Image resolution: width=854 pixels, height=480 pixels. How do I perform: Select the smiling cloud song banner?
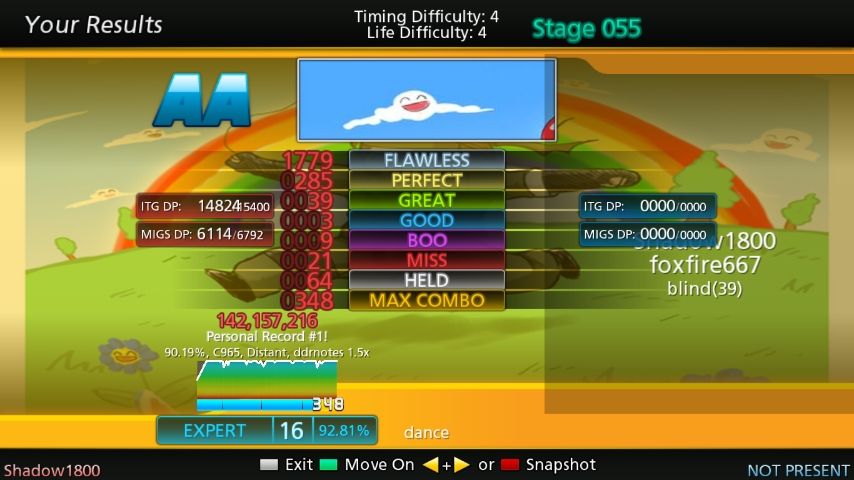click(x=426, y=99)
